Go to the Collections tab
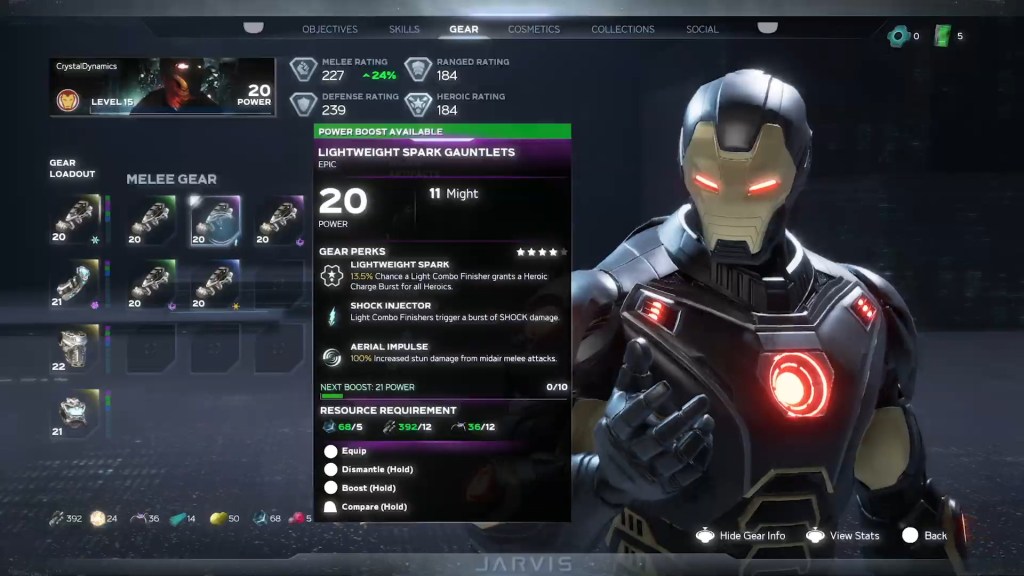The width and height of the screenshot is (1024, 576). point(623,29)
